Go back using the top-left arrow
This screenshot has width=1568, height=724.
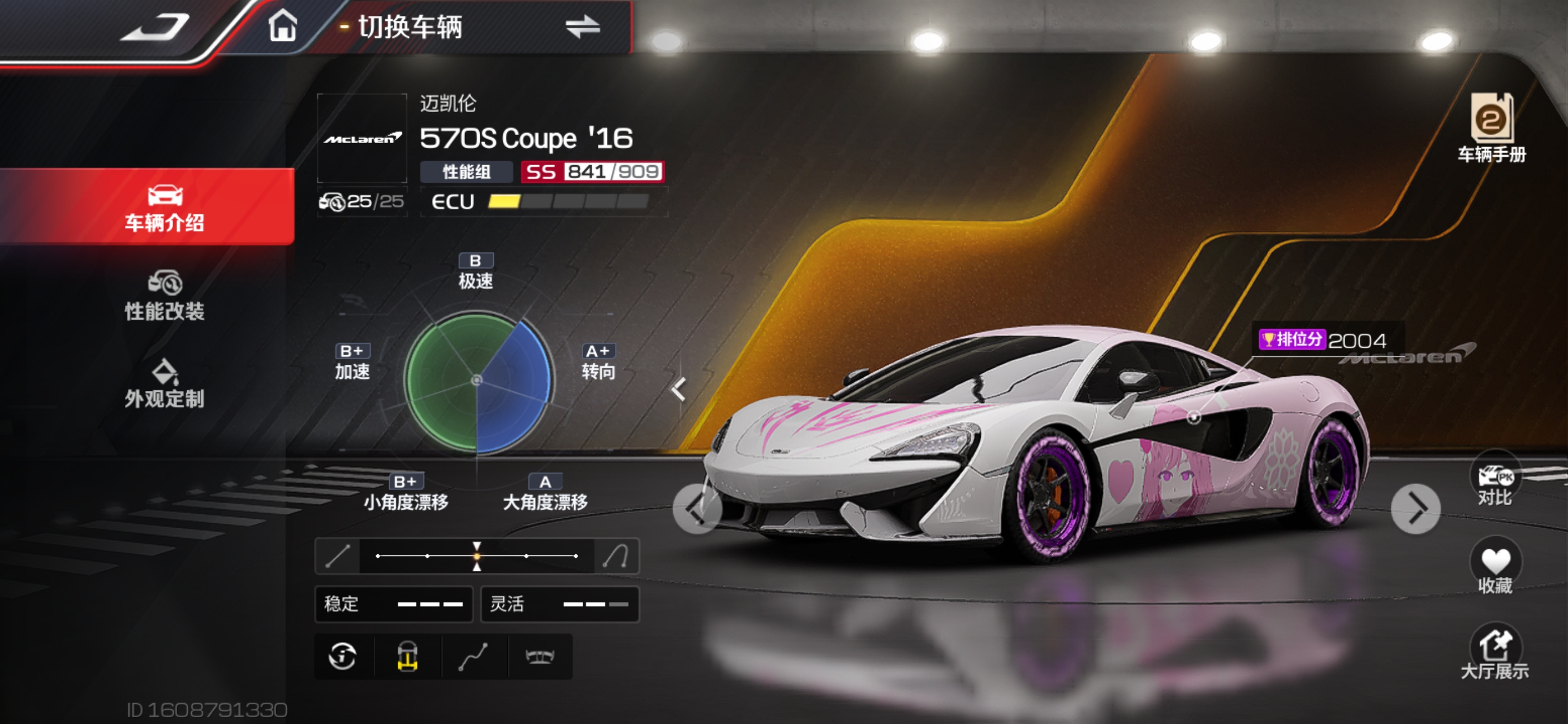tap(156, 27)
